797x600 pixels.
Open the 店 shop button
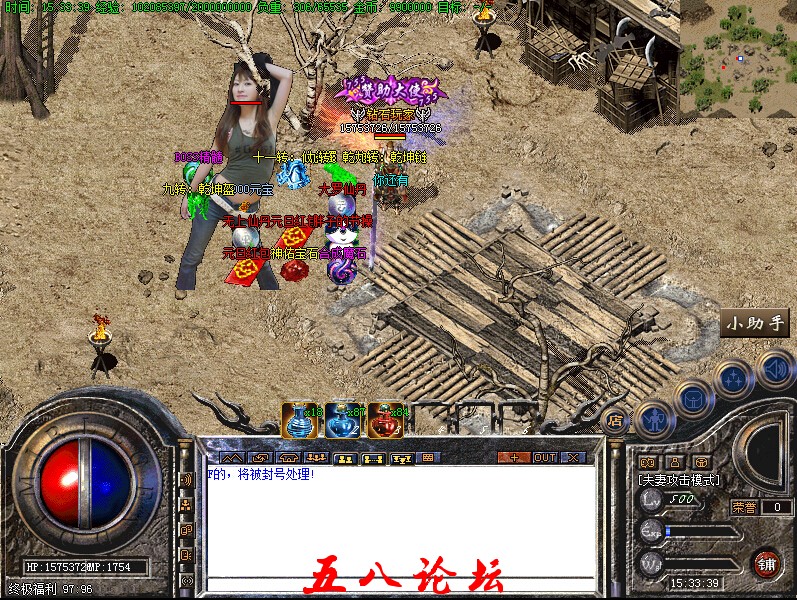click(615, 420)
